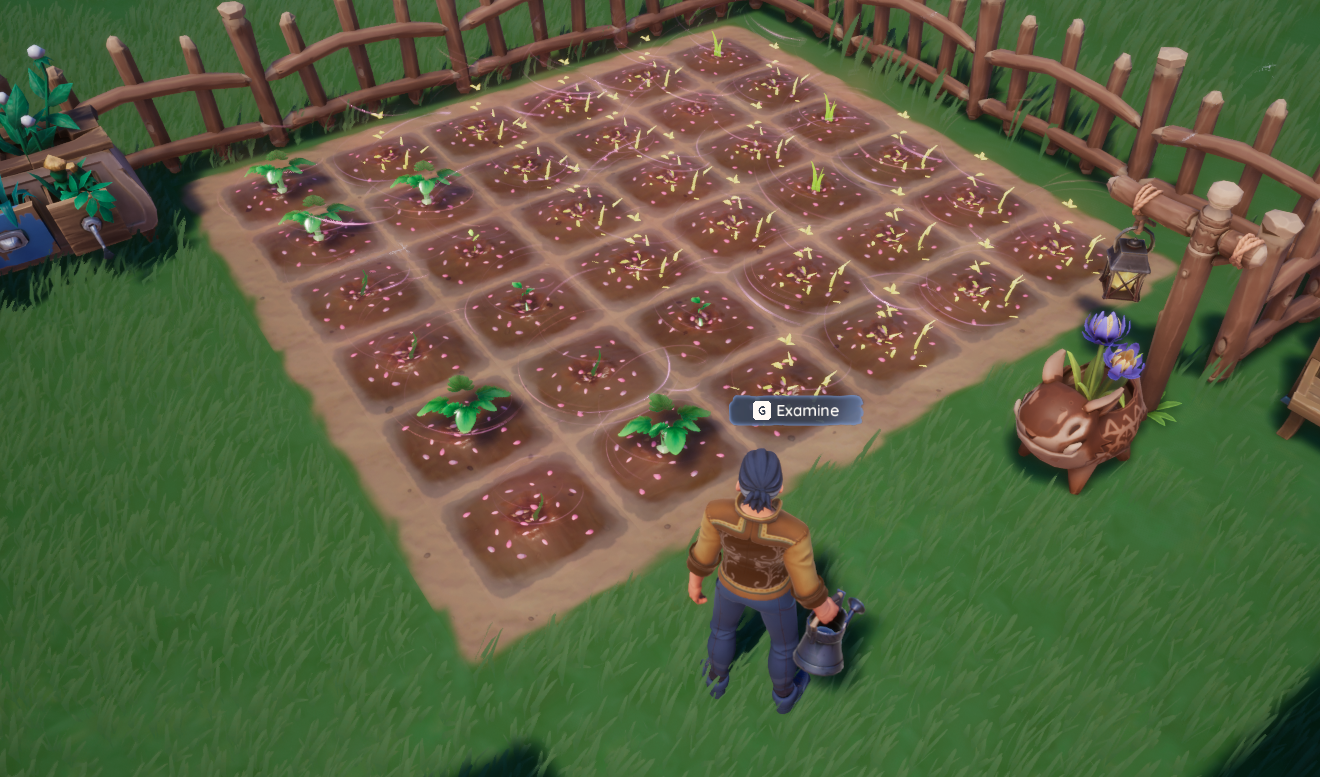The image size is (1320, 777).
Task: Click the G keybind icon in prompt
Action: point(760,410)
